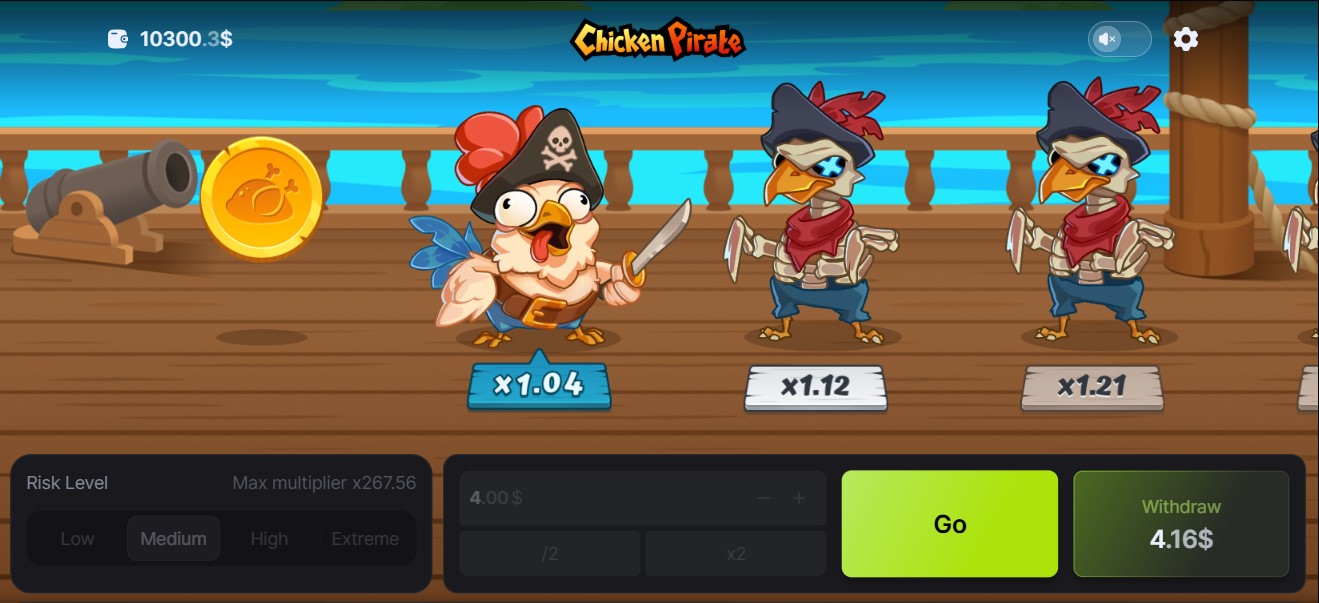Screen dimensions: 1319x603
Task: Open the gear settings menu
Action: pyautogui.click(x=1186, y=39)
